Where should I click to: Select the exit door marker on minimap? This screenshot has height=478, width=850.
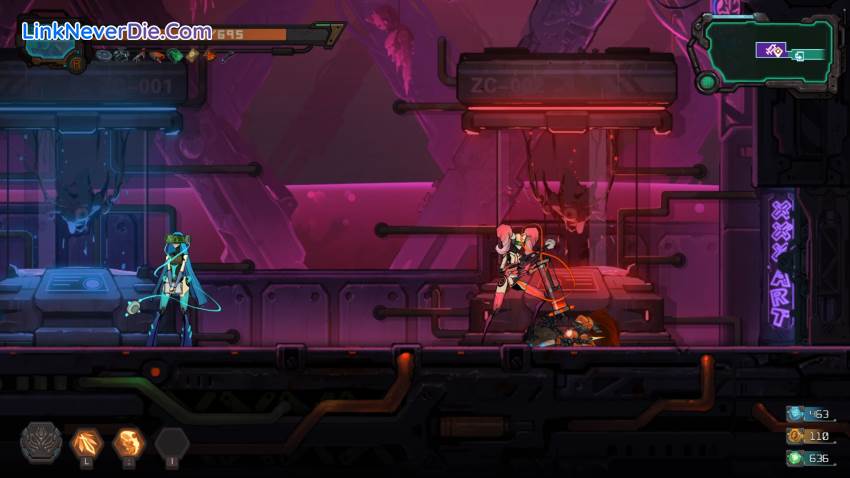(x=799, y=55)
